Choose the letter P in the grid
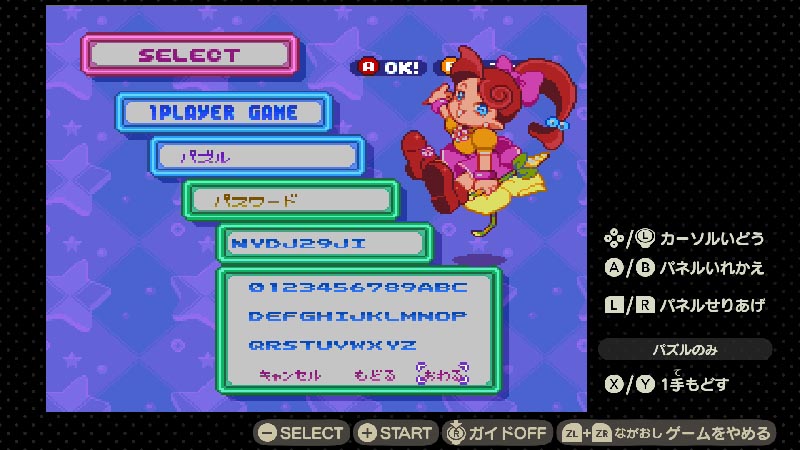Image resolution: width=800 pixels, height=450 pixels. pyautogui.click(x=460, y=317)
